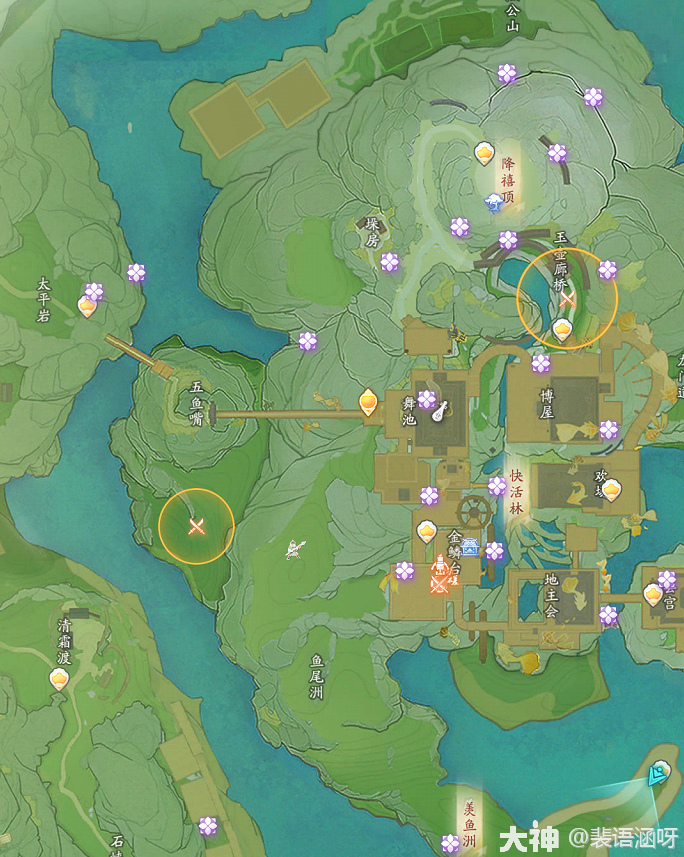The width and height of the screenshot is (684, 857).
Task: Click the 快活林 area label
Action: click(516, 492)
